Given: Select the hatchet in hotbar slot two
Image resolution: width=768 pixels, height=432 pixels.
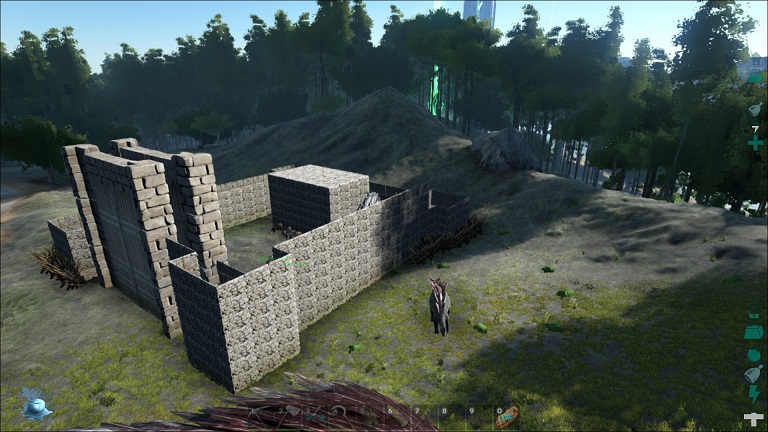Looking at the screenshot, I should pyautogui.click(x=288, y=411).
